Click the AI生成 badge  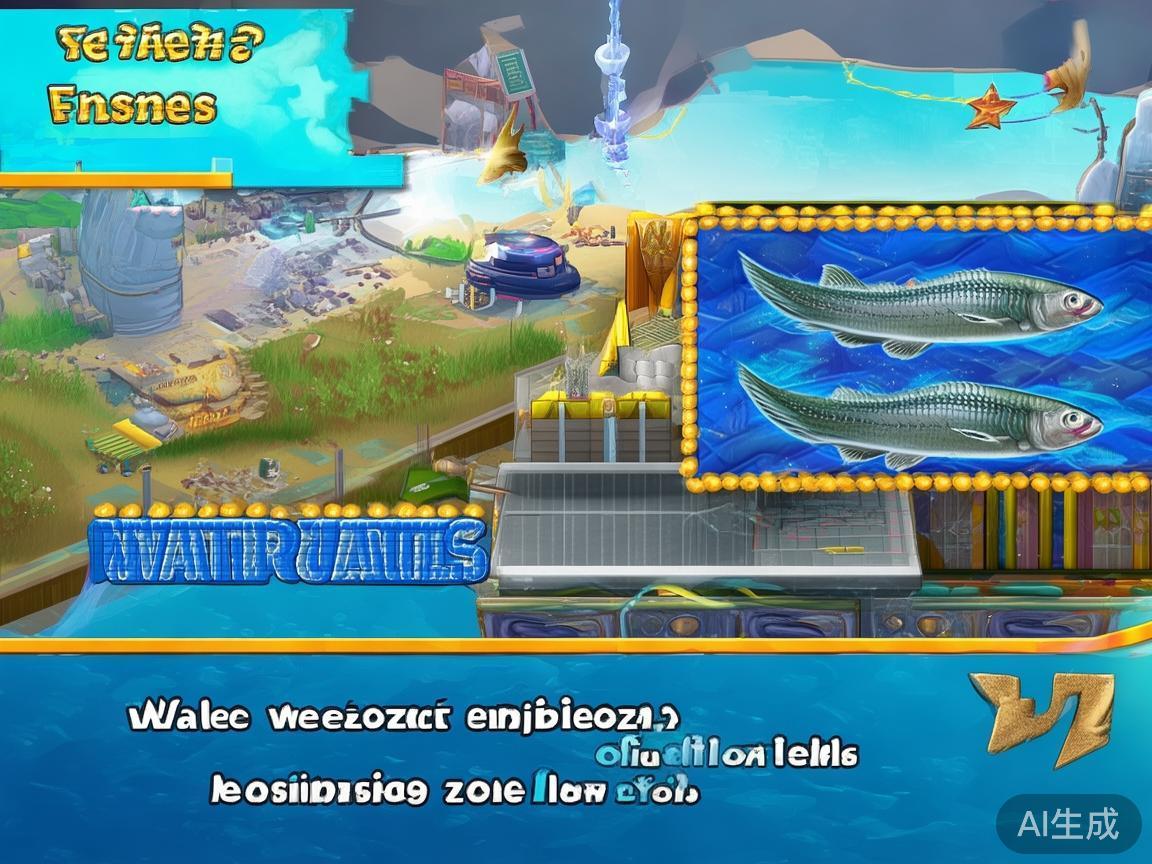pos(1068,824)
